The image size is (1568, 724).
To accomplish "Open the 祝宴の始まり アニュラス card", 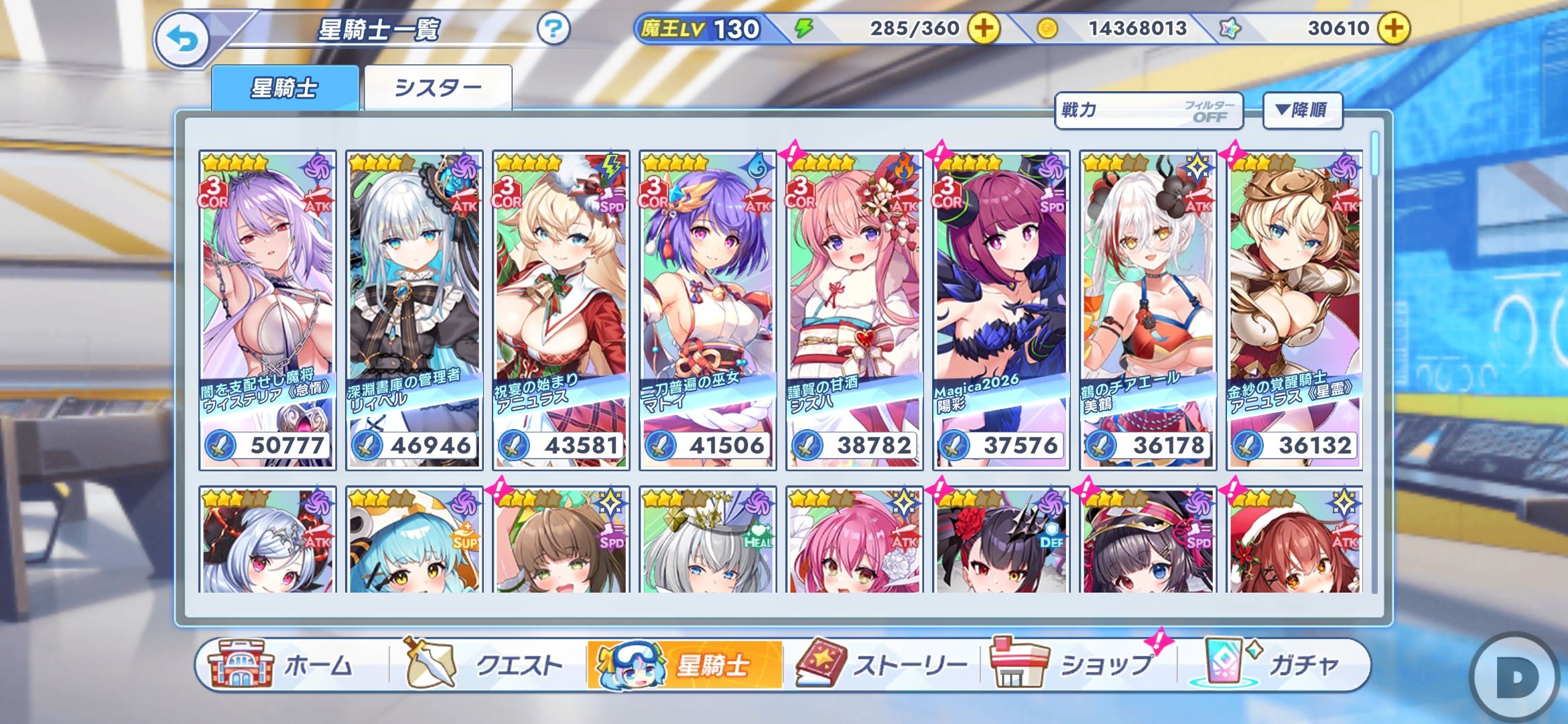I will (561, 310).
